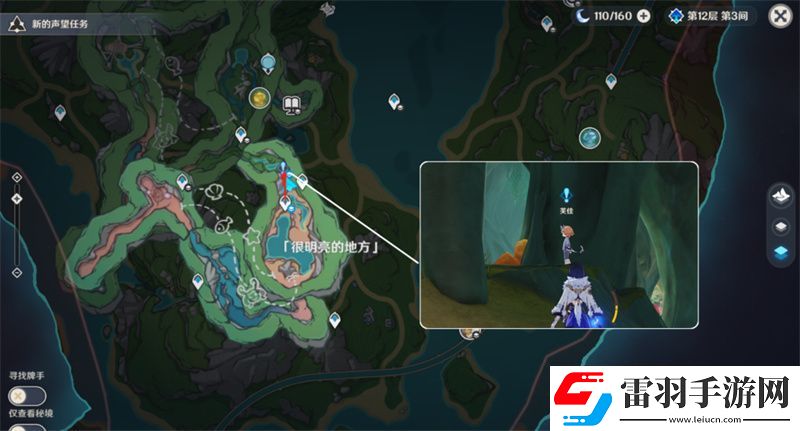The image size is (800, 431).
Task: Toggle the 寻找牌手 switch
Action: click(x=27, y=396)
